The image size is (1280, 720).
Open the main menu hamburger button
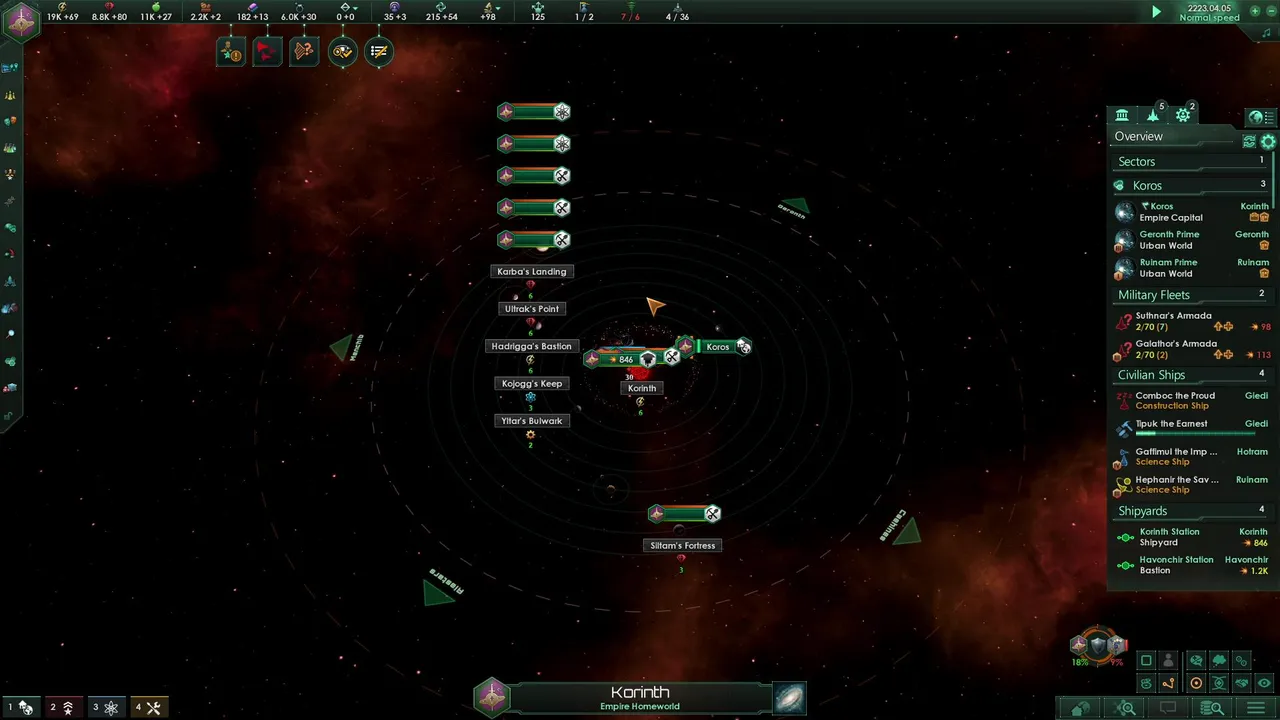click(1255, 708)
